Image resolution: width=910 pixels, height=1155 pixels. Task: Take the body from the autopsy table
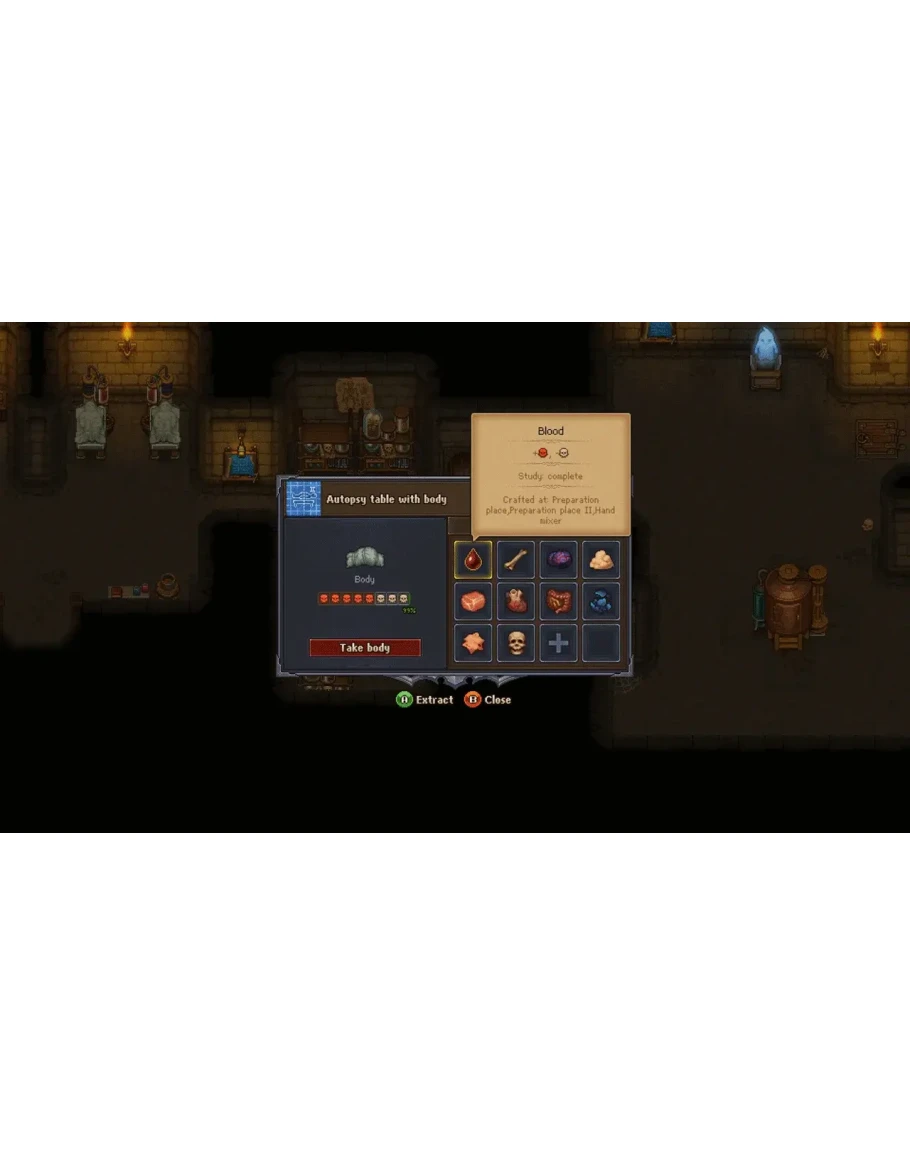tap(365, 648)
